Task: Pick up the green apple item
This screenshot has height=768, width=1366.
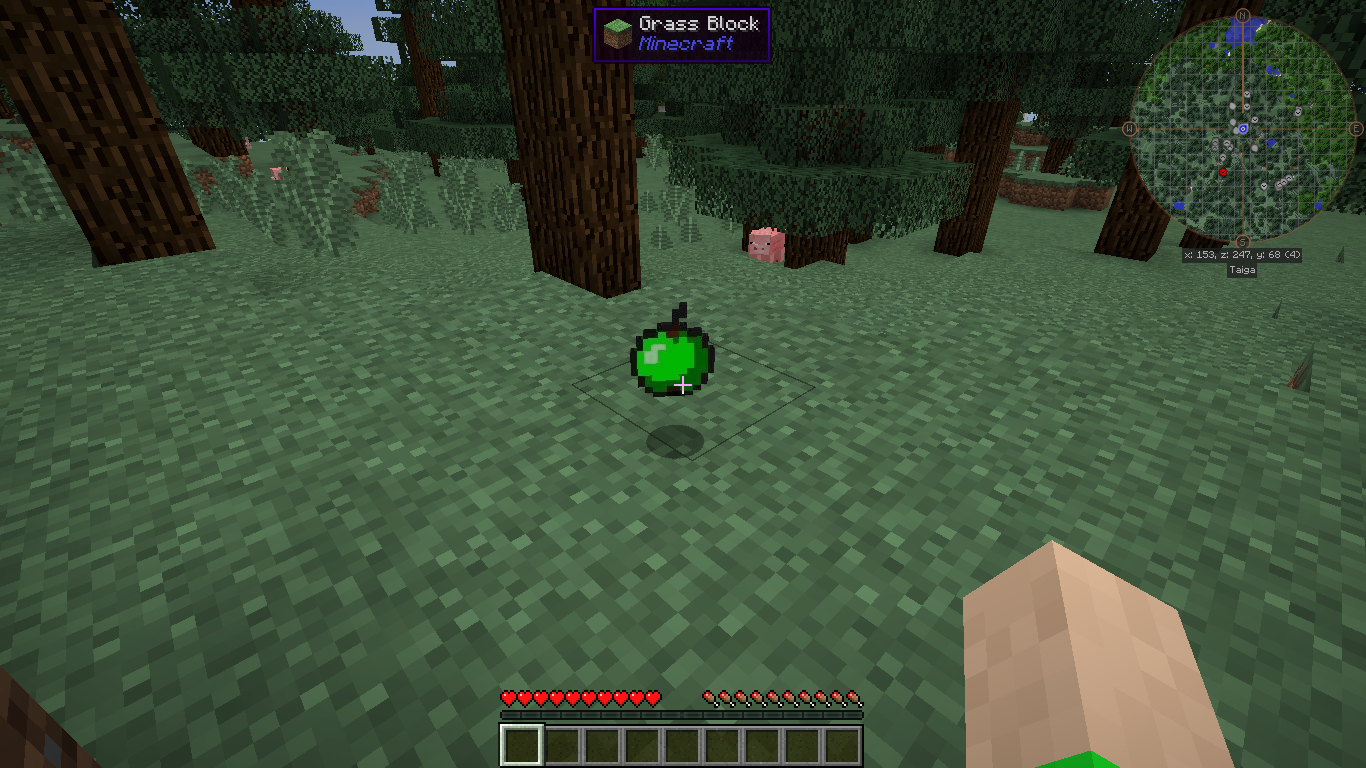Action: (x=672, y=357)
